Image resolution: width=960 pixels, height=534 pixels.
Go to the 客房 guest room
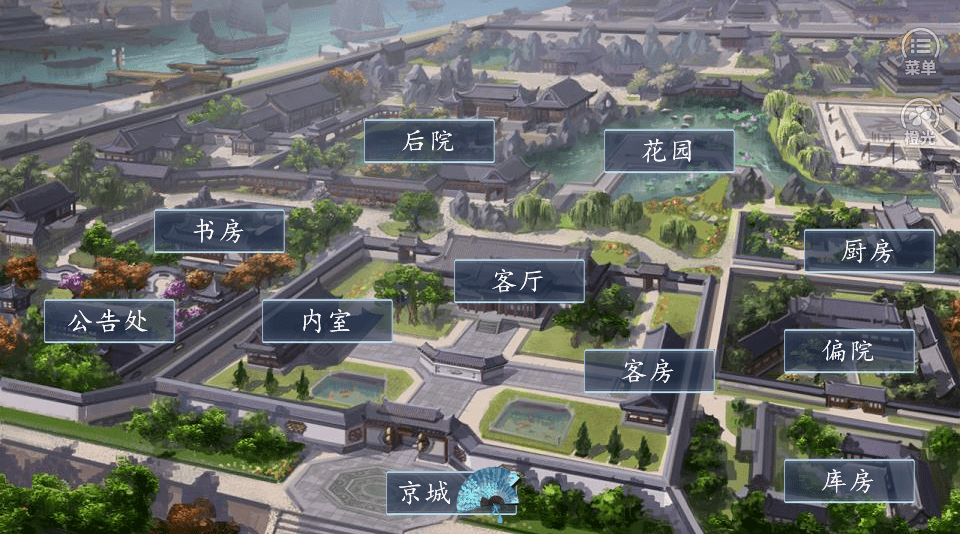click(648, 372)
